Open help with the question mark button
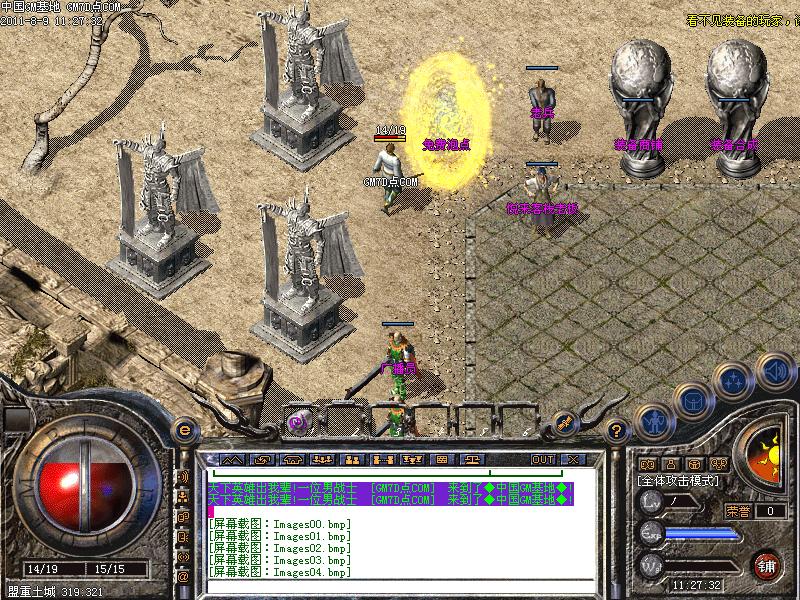Image resolution: width=800 pixels, height=600 pixels. pyautogui.click(x=617, y=430)
